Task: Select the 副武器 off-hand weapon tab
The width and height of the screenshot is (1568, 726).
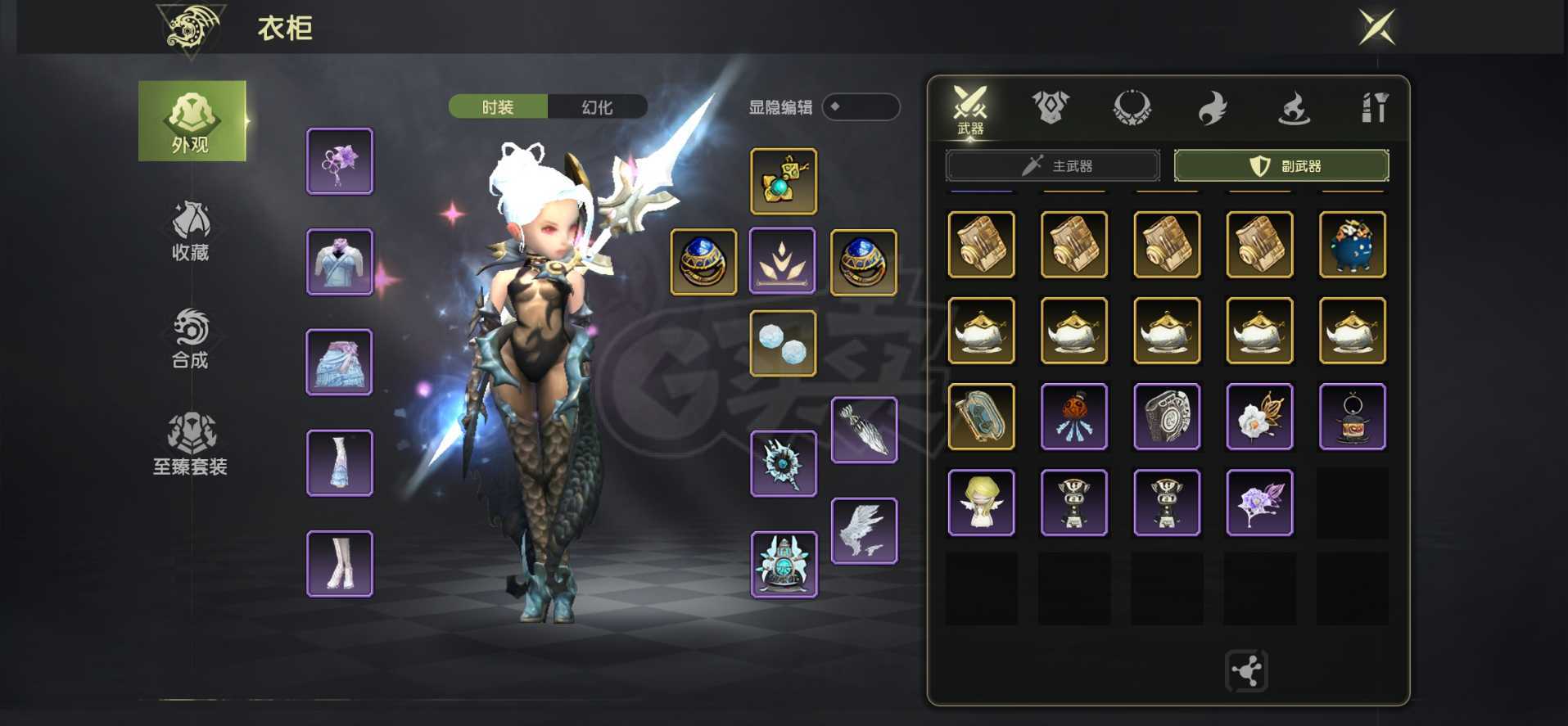Action: (x=1281, y=166)
